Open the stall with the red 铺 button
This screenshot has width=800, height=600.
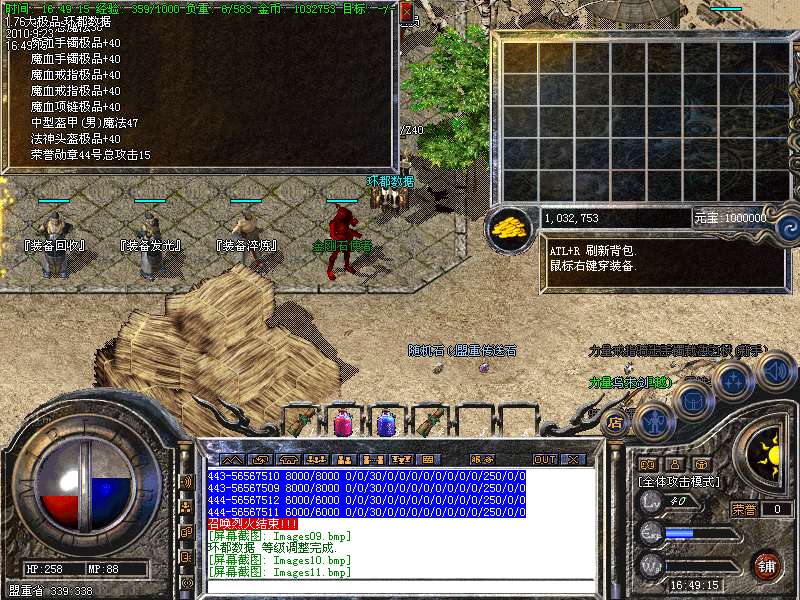click(x=766, y=564)
